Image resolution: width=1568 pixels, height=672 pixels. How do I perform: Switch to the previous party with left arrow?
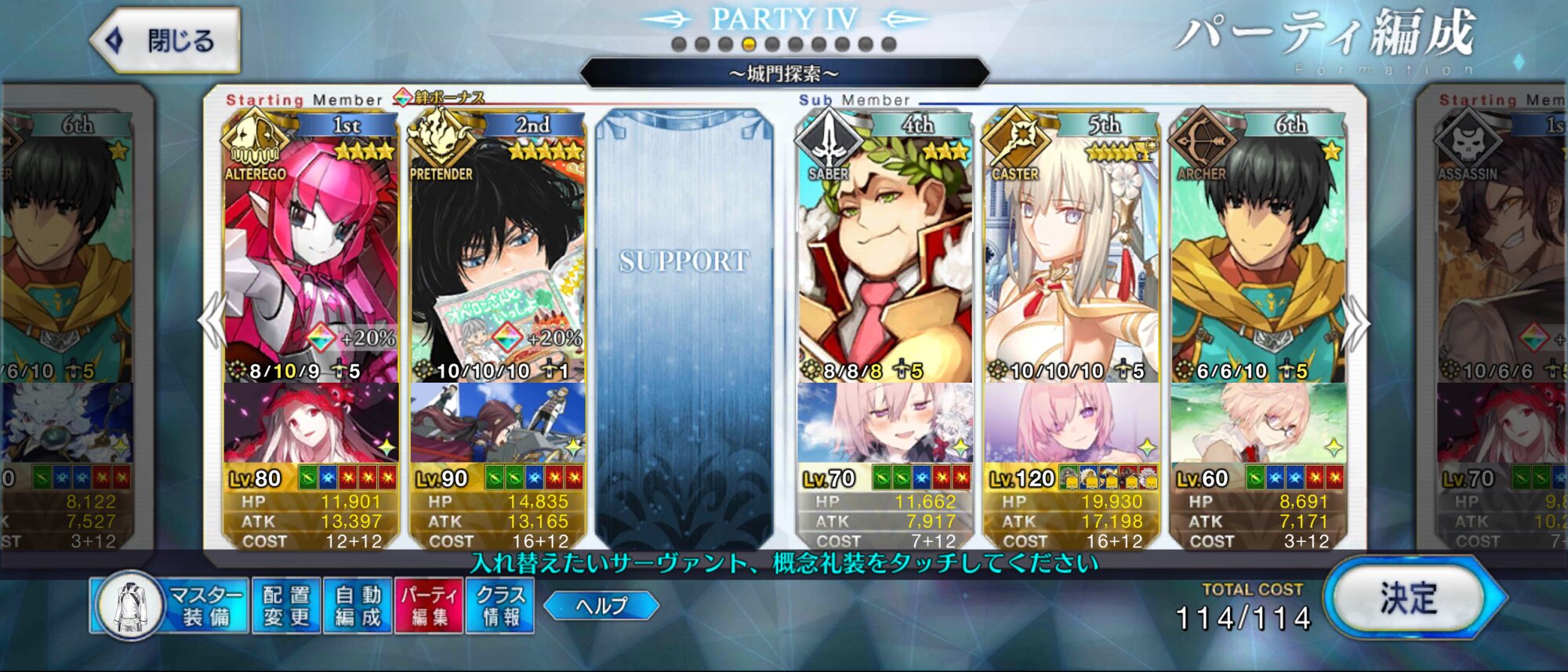(x=212, y=321)
